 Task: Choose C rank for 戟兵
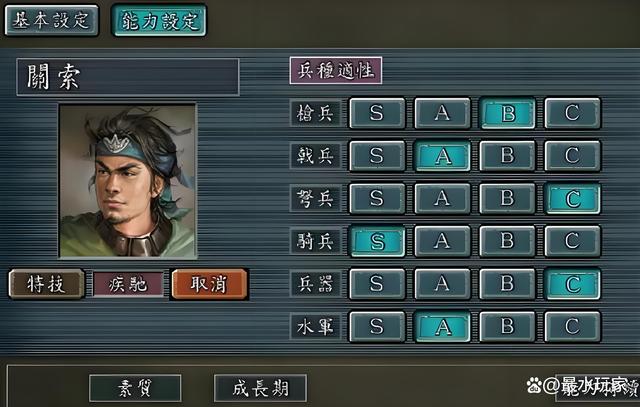pyautogui.click(x=572, y=155)
